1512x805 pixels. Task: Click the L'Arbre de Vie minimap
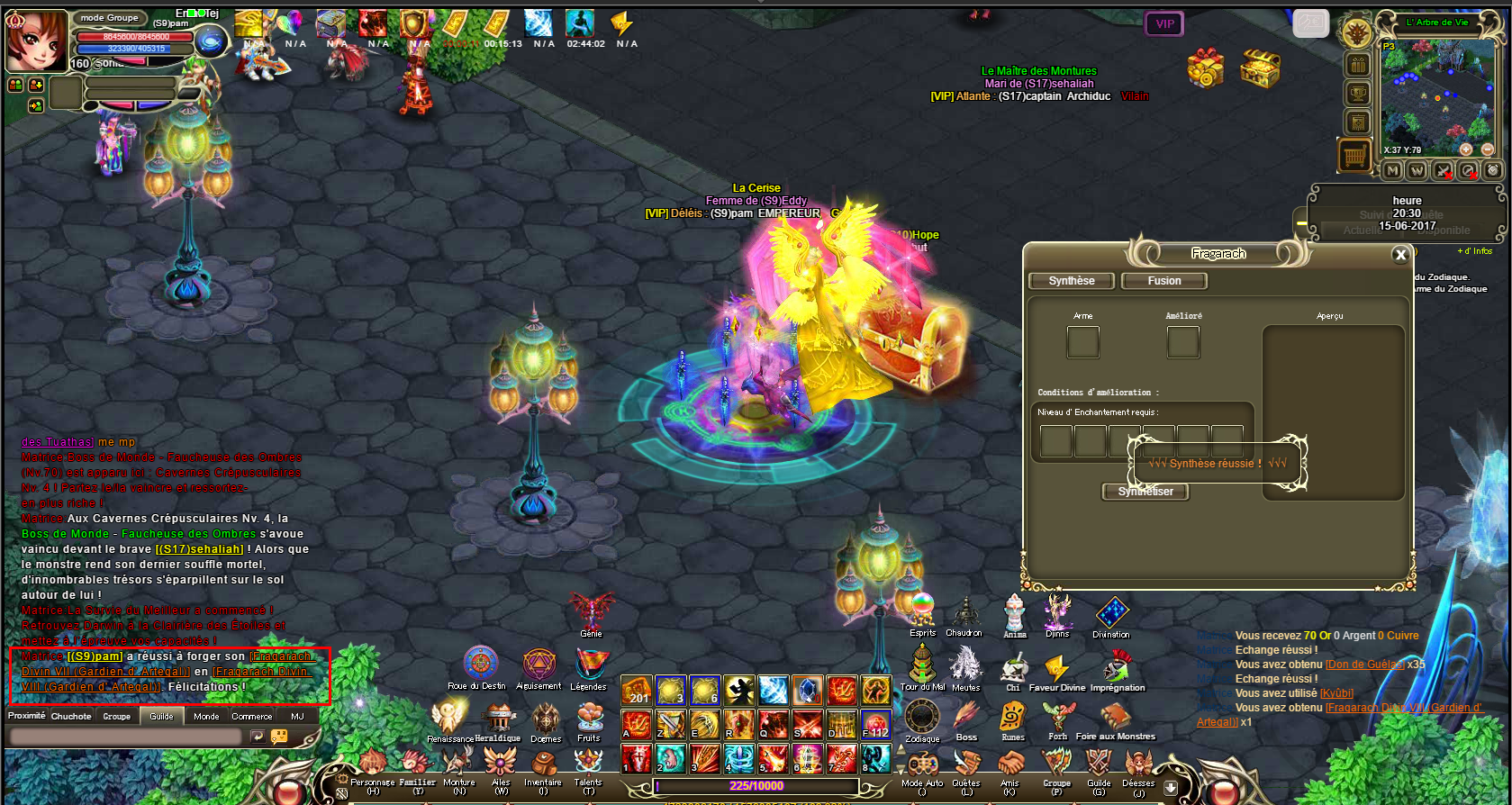pyautogui.click(x=1437, y=97)
